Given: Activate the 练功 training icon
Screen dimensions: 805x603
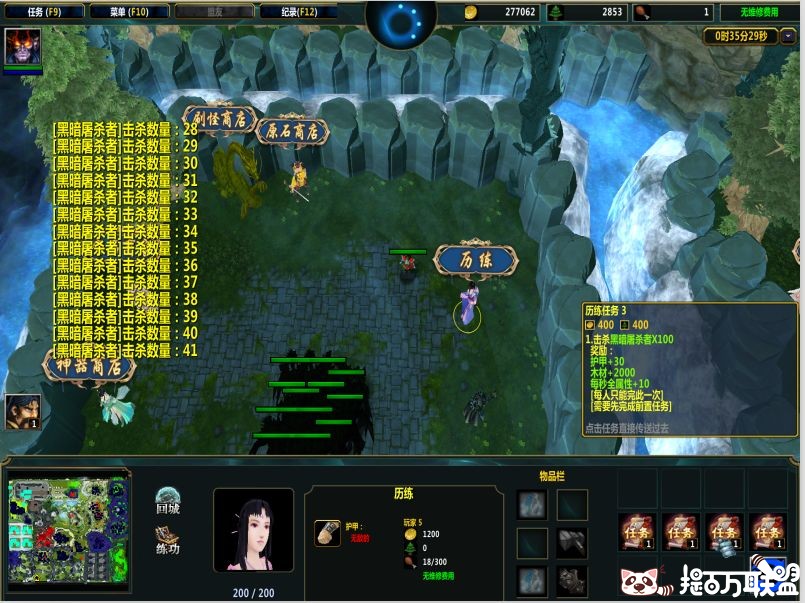Looking at the screenshot, I should point(168,539).
